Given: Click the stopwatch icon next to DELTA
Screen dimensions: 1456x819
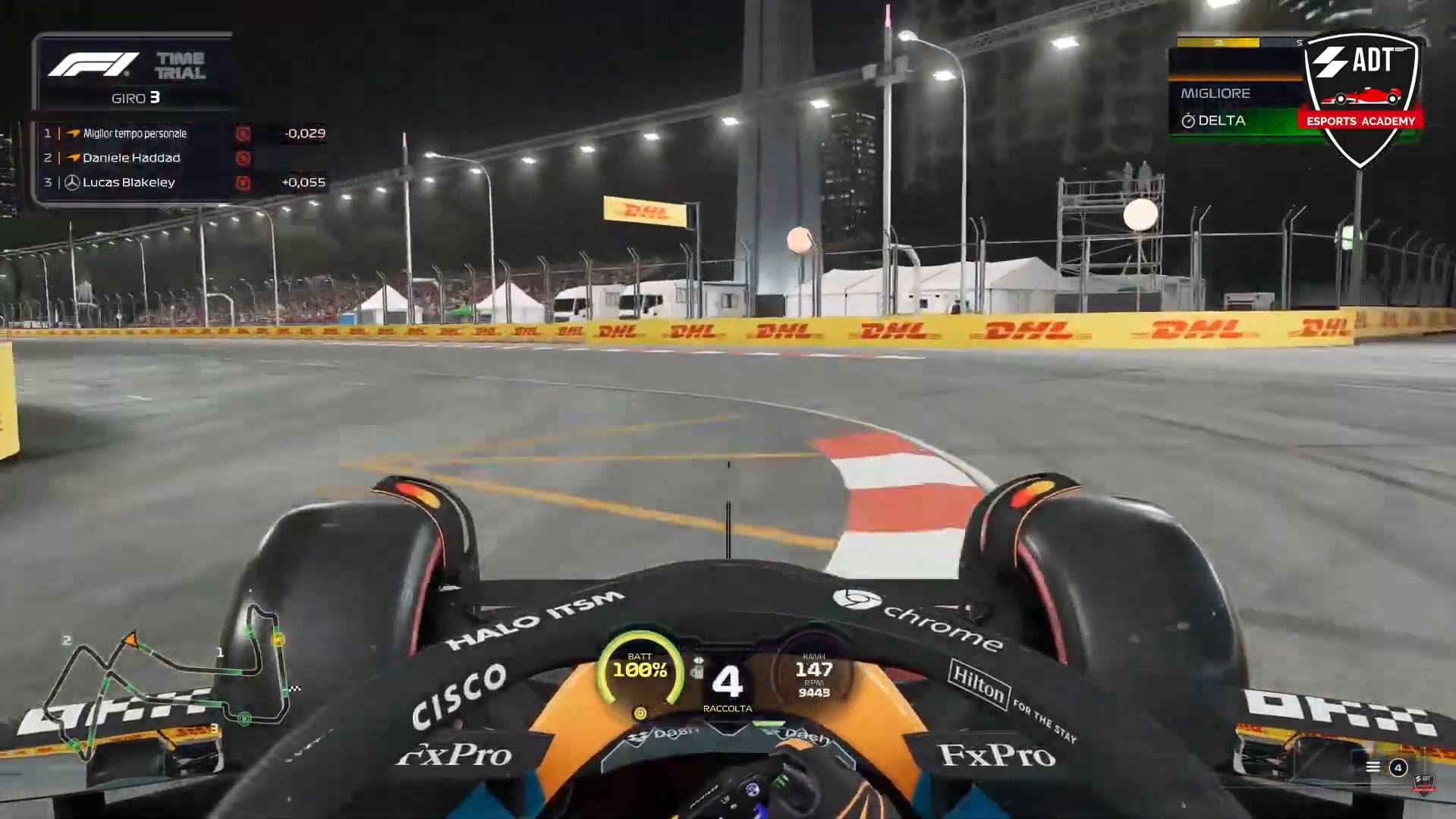Looking at the screenshot, I should coord(1188,120).
